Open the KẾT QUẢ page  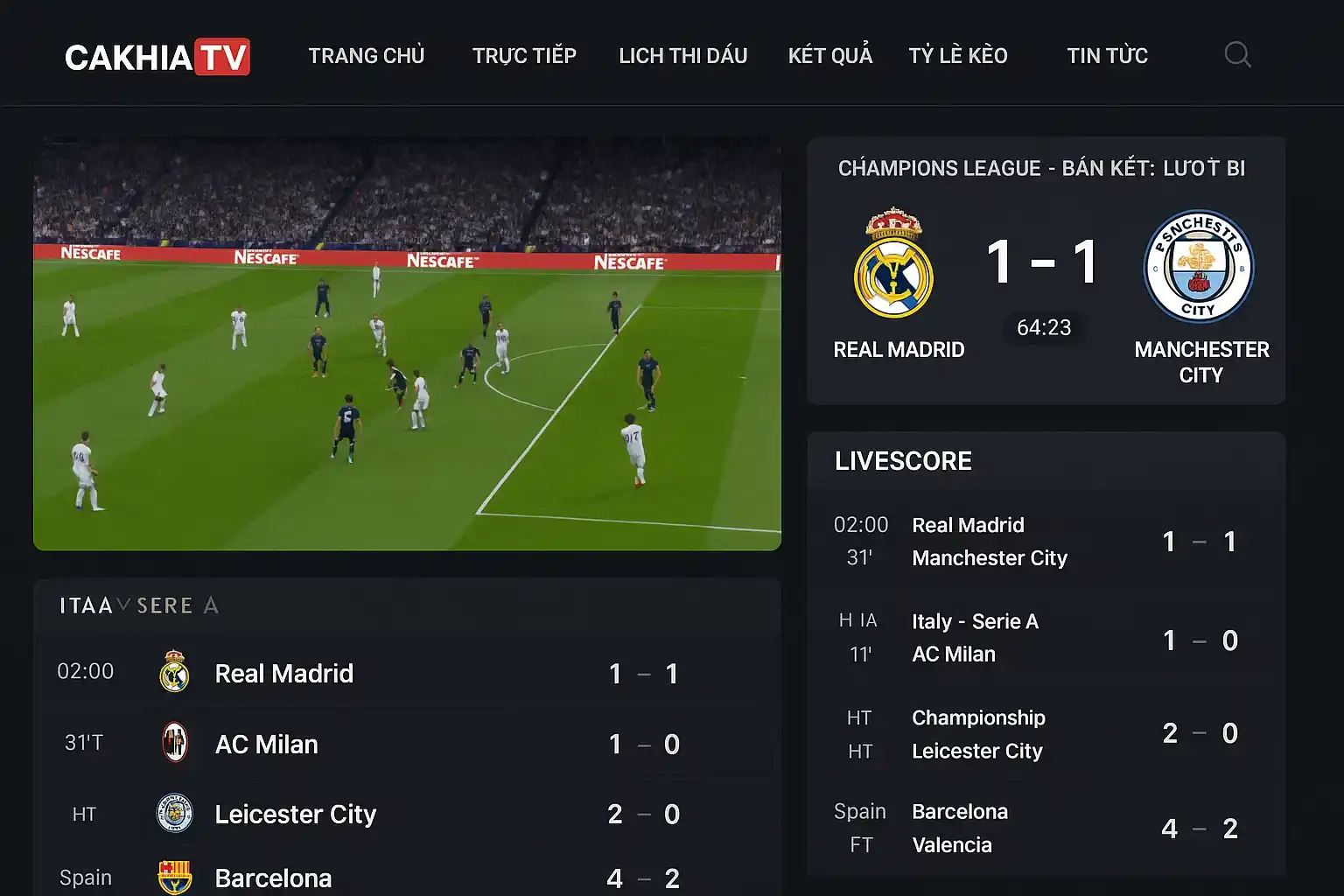coord(829,55)
